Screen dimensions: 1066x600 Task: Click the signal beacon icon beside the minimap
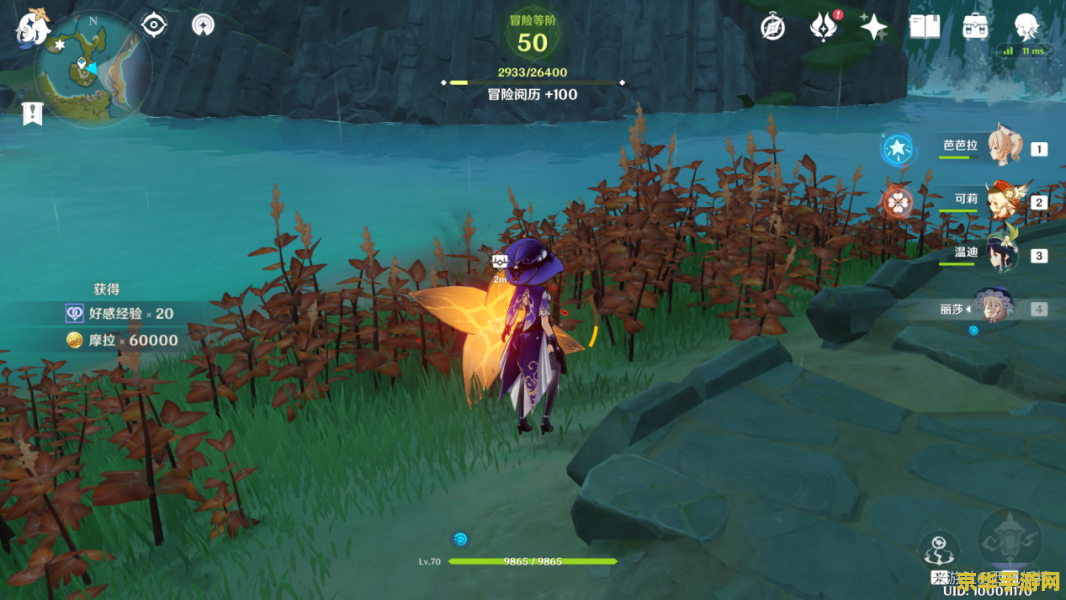tap(203, 24)
